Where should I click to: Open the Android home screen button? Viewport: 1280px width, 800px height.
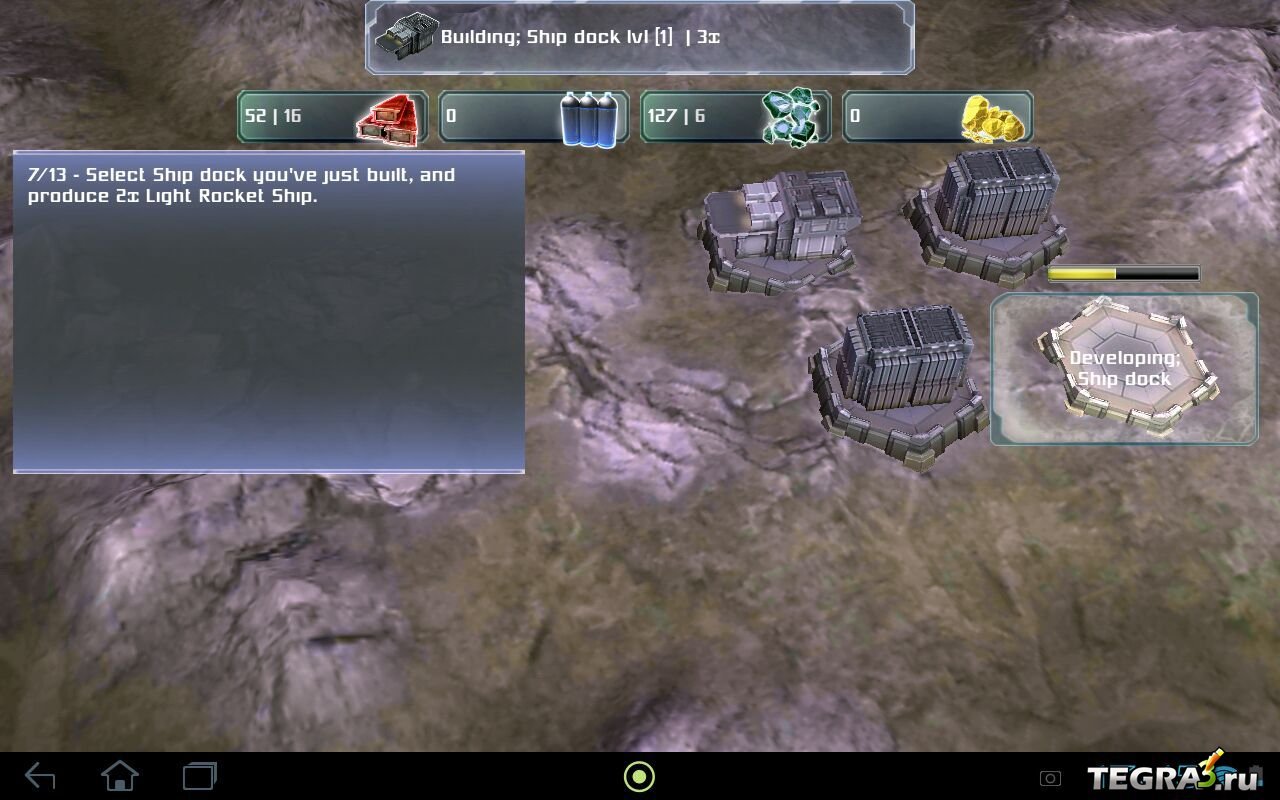[120, 776]
